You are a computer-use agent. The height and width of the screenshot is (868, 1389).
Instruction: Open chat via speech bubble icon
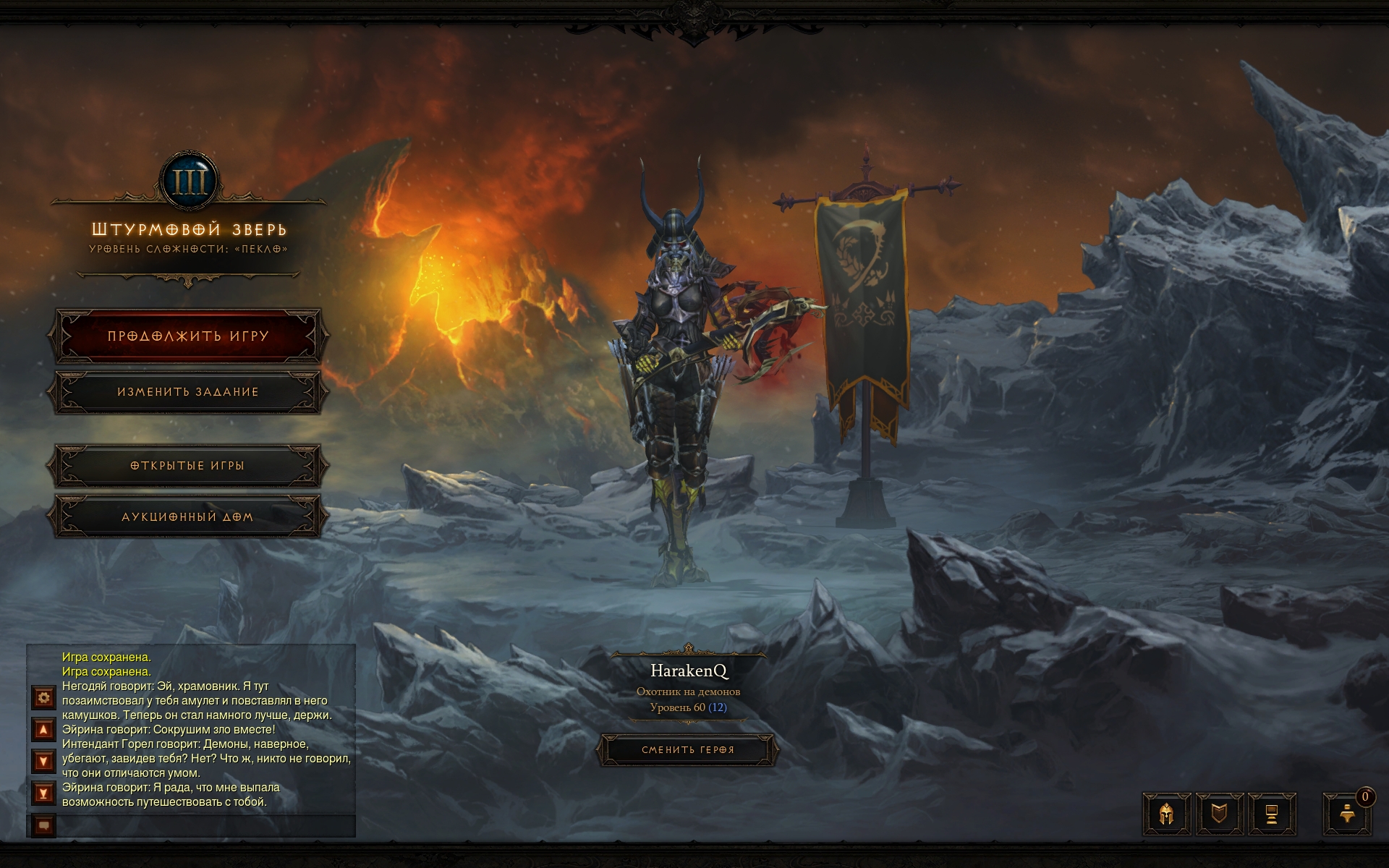click(x=44, y=825)
